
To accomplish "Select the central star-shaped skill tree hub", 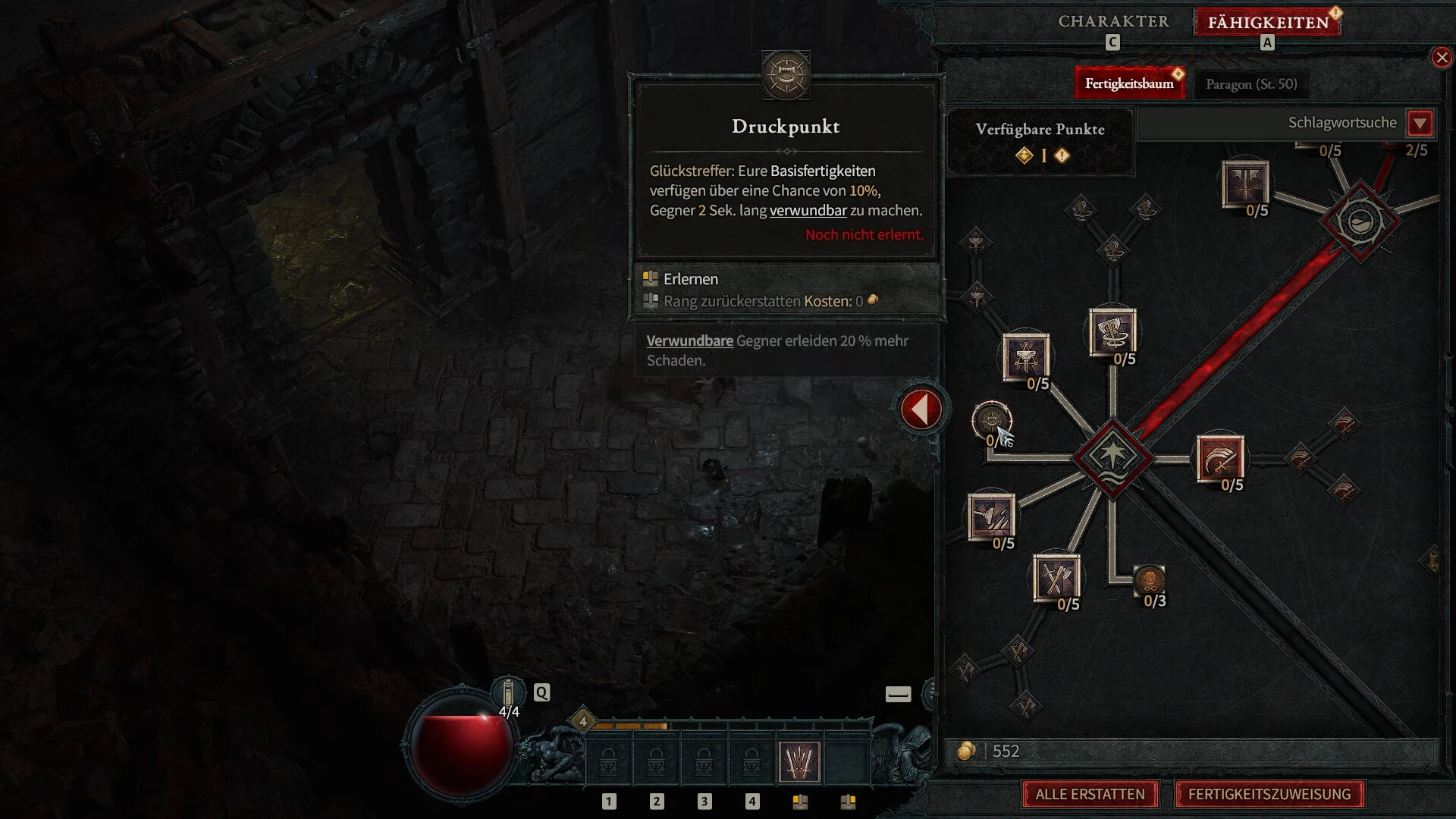I will pos(1112,457).
